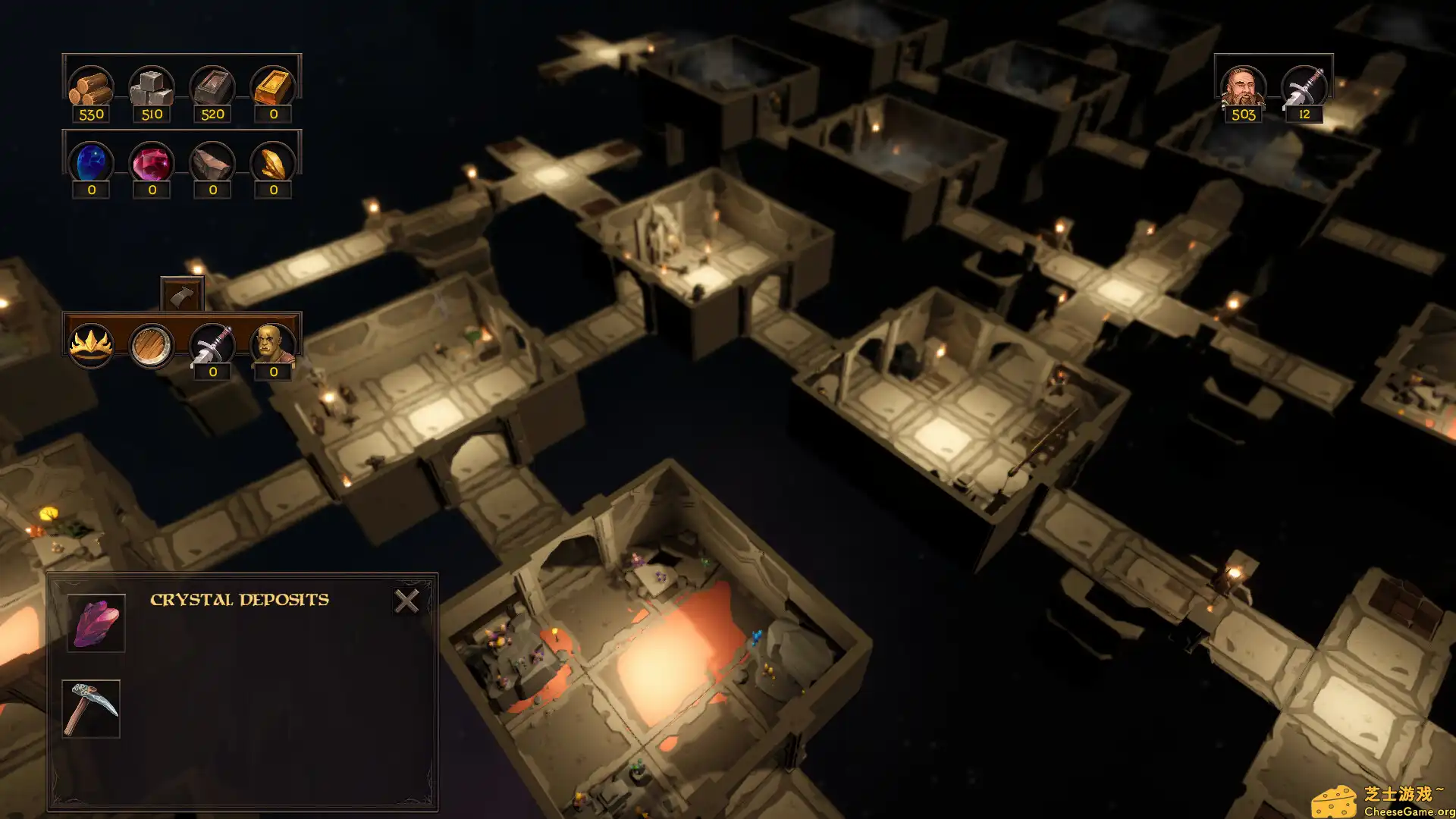Select the golden crown icon in the unit panel

point(90,343)
